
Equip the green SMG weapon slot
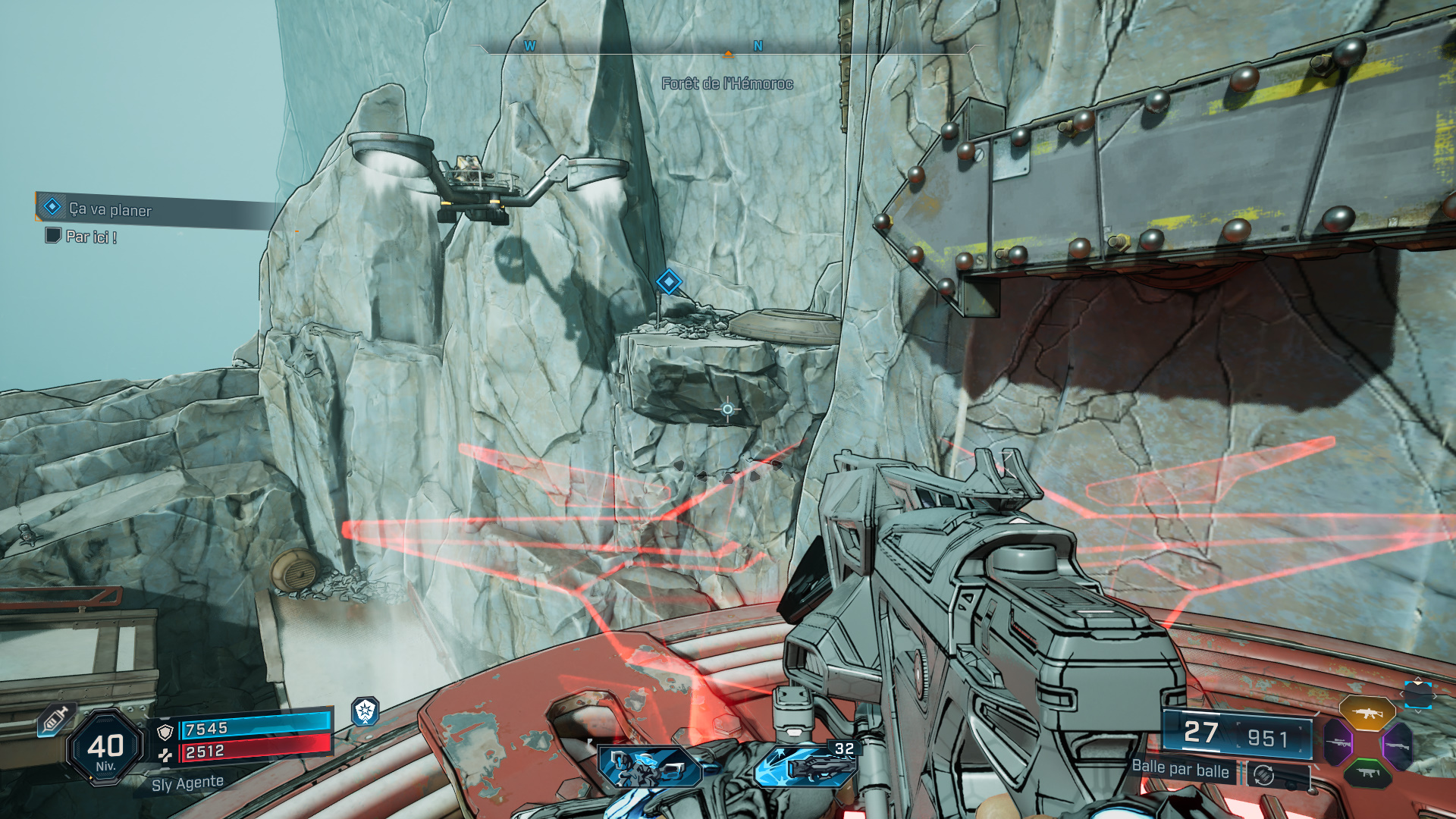click(x=1367, y=773)
